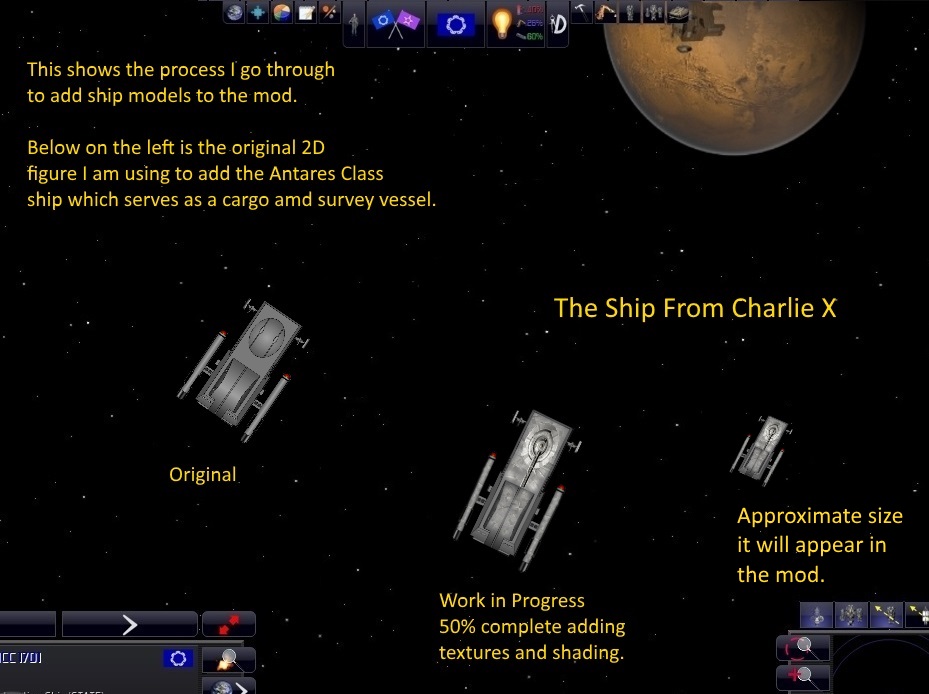Click the percent sign icon in toolbar

click(x=329, y=13)
